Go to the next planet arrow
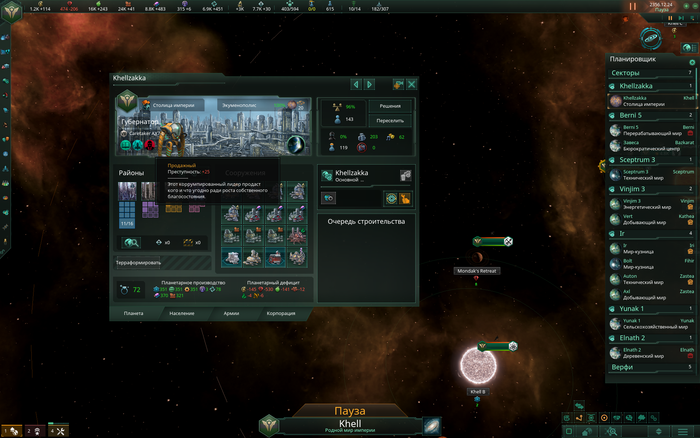Image resolution: width=700 pixels, height=438 pixels. point(369,84)
